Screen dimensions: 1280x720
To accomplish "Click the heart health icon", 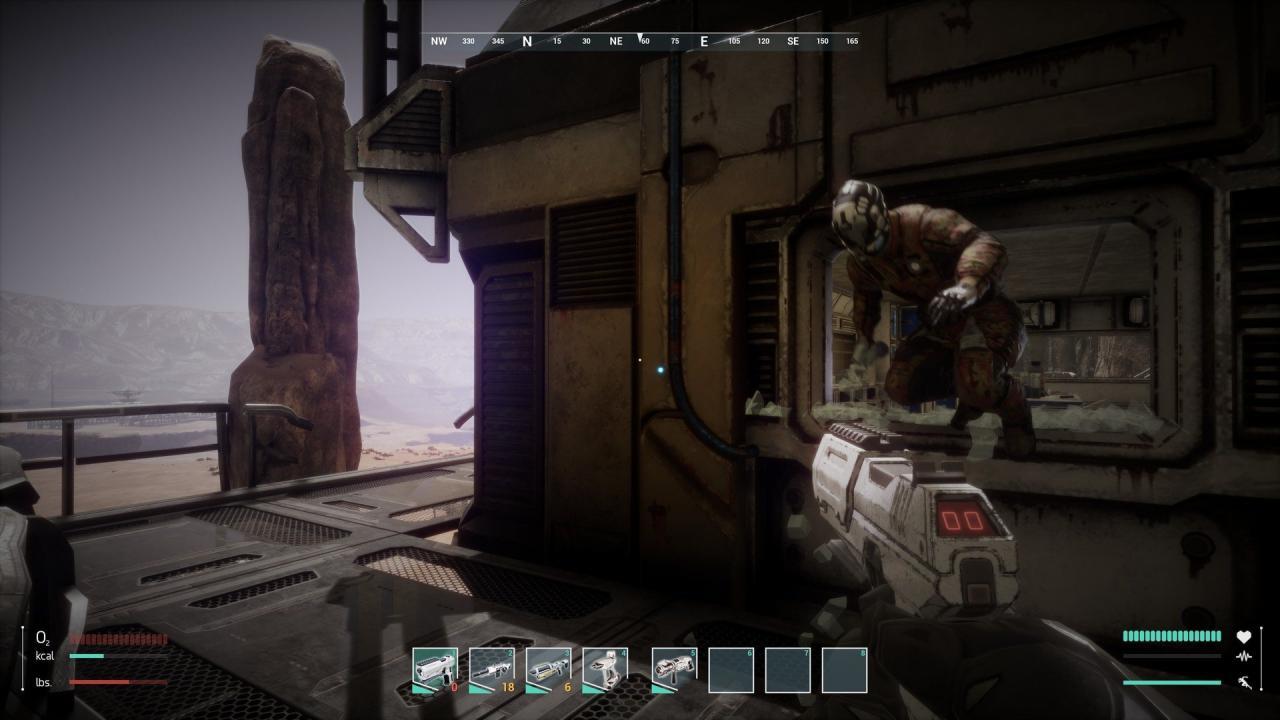I will 1244,636.
